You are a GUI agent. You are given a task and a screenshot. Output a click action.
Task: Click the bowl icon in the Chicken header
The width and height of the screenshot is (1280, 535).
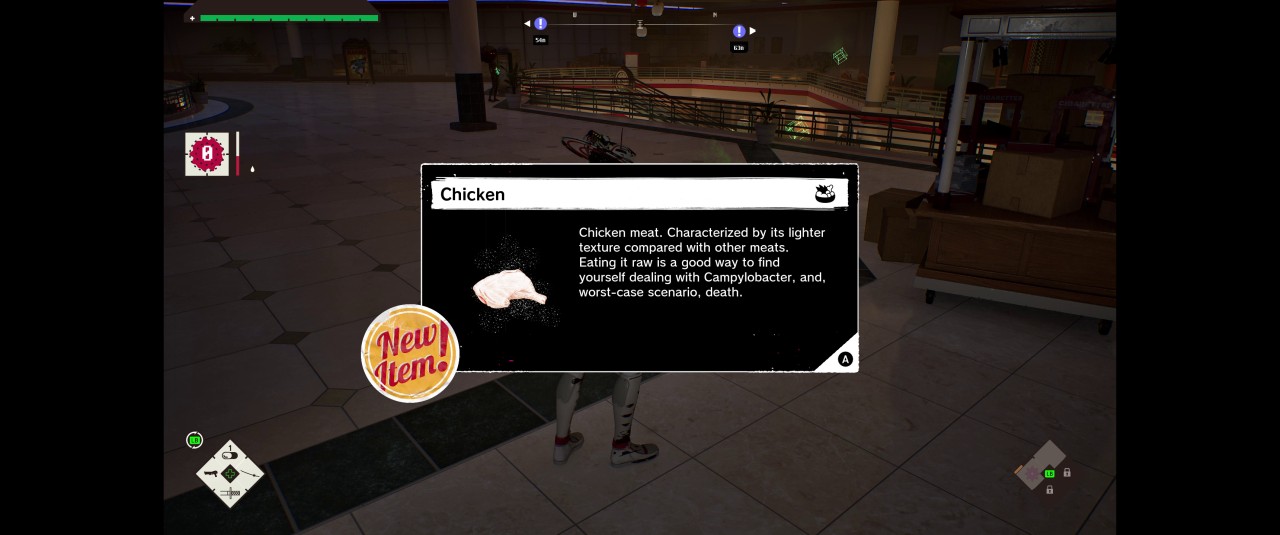coord(825,194)
